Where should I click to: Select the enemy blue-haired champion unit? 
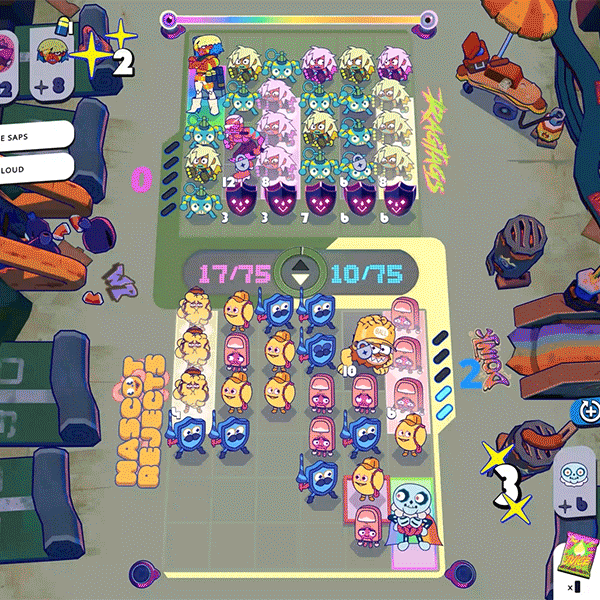click(209, 72)
